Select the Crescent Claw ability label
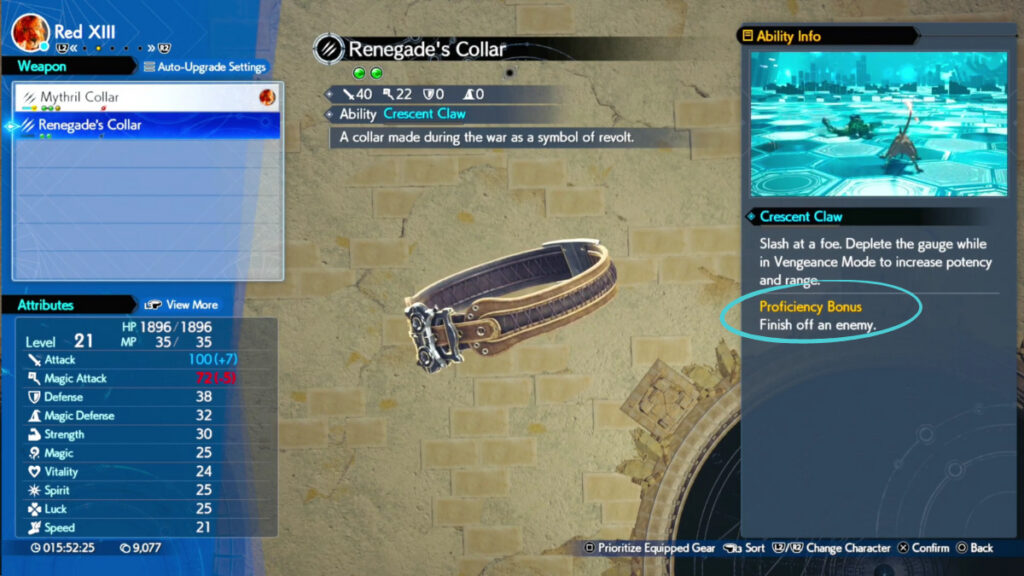The height and width of the screenshot is (576, 1024). pos(424,114)
